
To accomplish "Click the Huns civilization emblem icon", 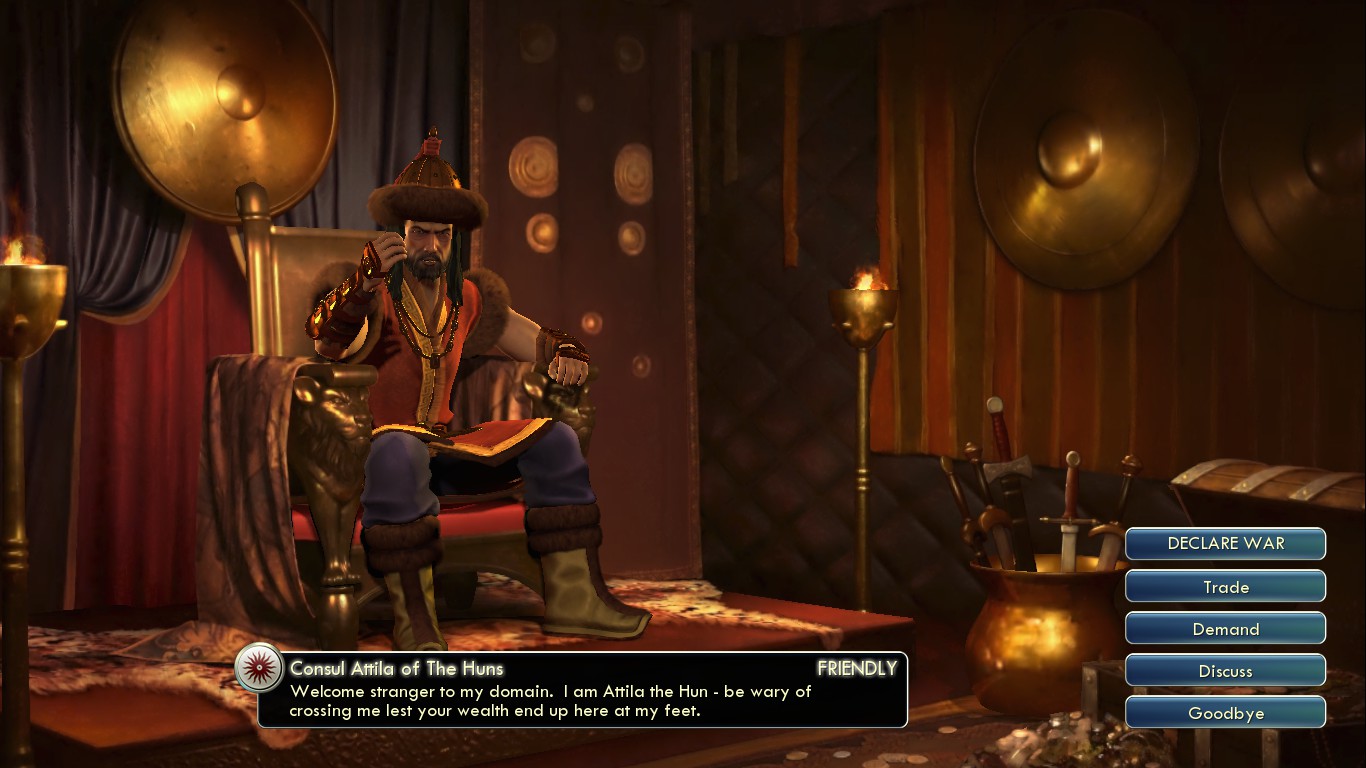I will tap(259, 667).
